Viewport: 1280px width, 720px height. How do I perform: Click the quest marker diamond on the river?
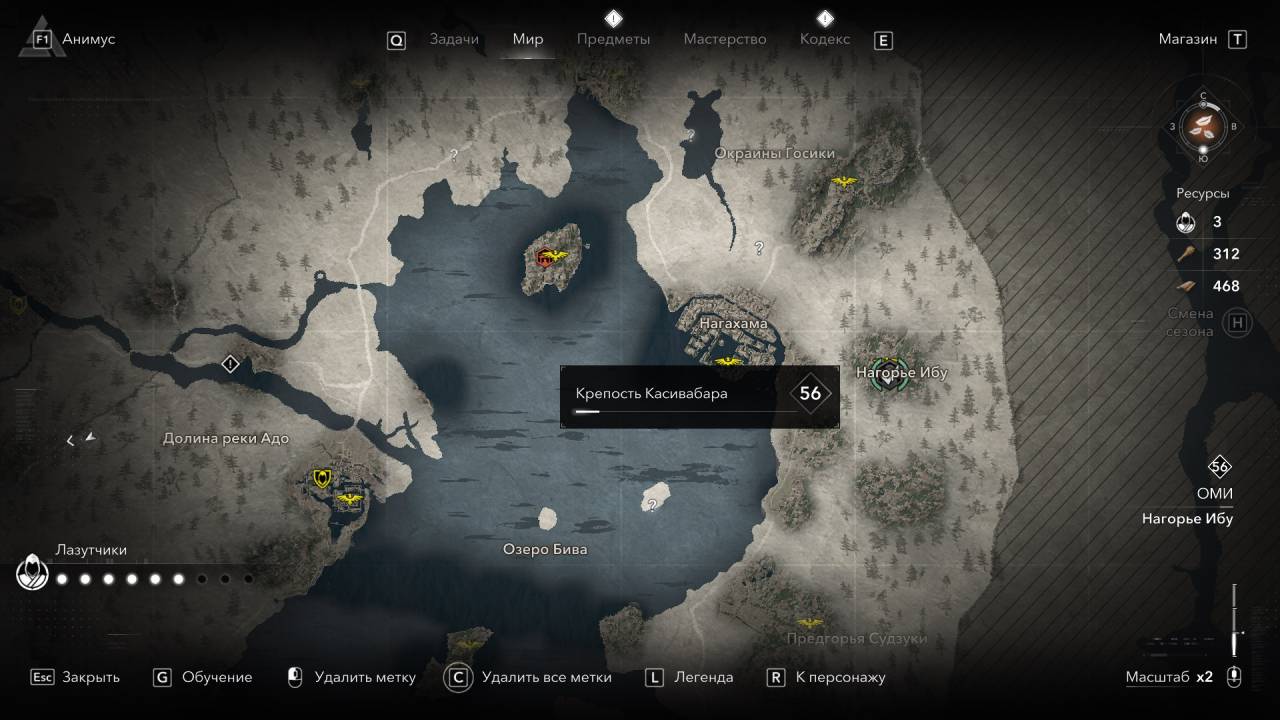click(231, 364)
